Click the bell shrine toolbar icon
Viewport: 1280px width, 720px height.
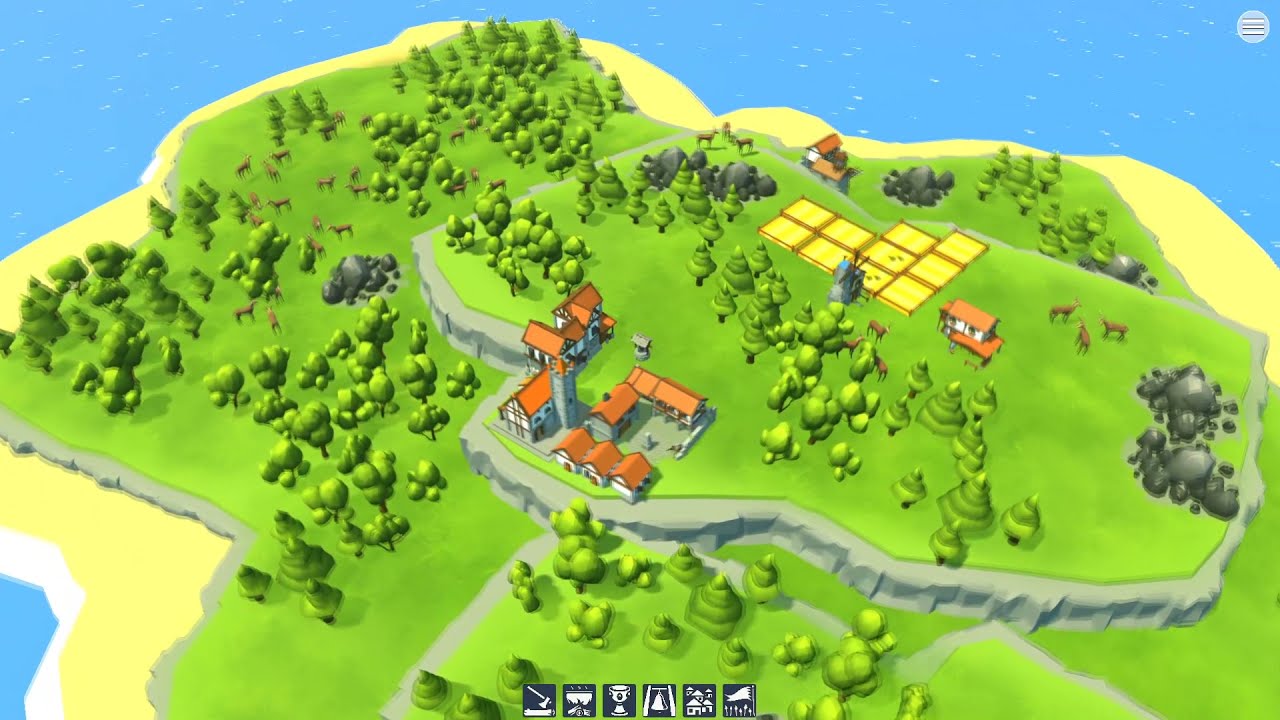click(x=657, y=698)
